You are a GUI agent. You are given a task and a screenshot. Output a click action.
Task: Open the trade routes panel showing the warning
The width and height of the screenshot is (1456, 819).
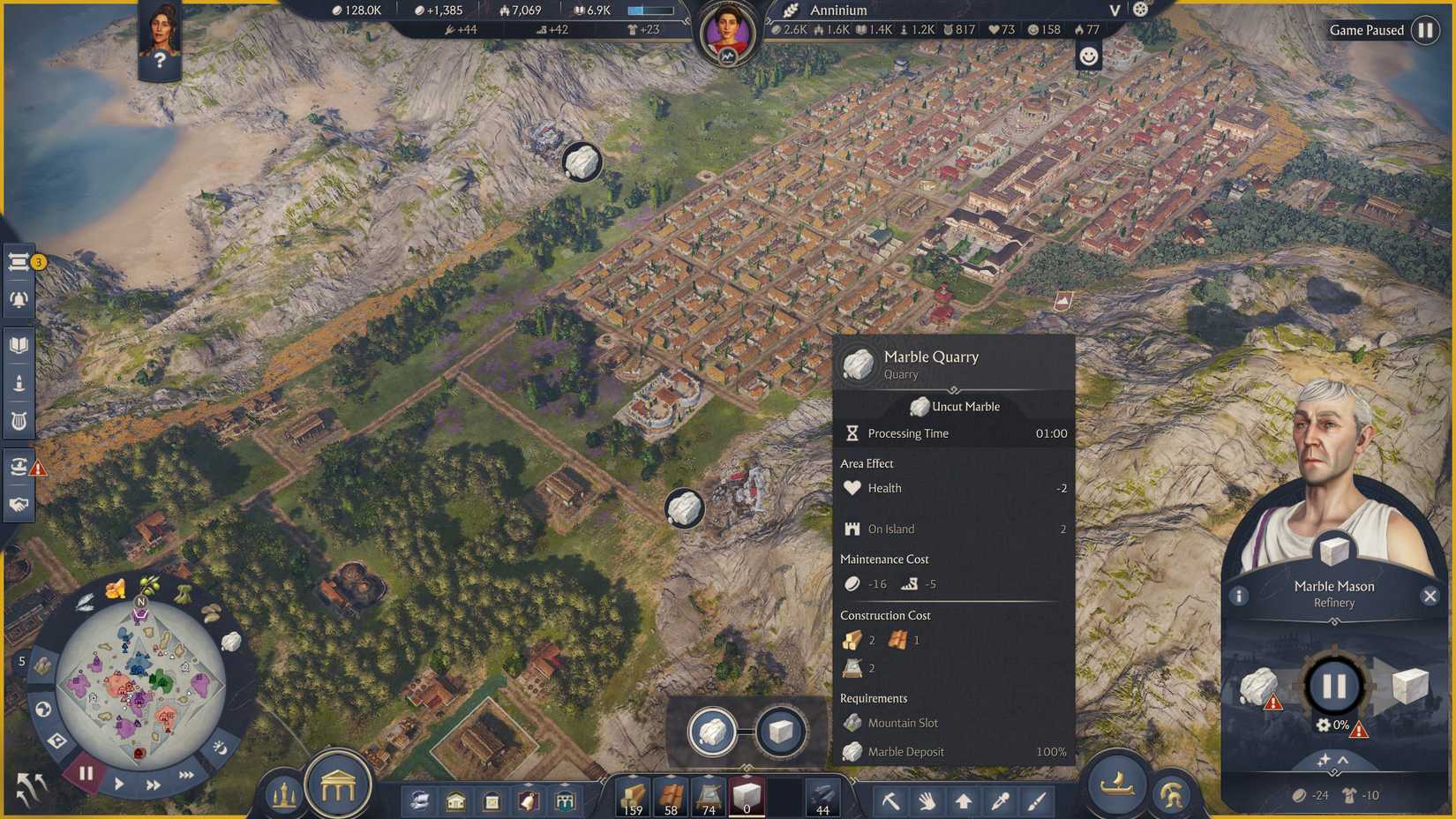pyautogui.click(x=19, y=466)
